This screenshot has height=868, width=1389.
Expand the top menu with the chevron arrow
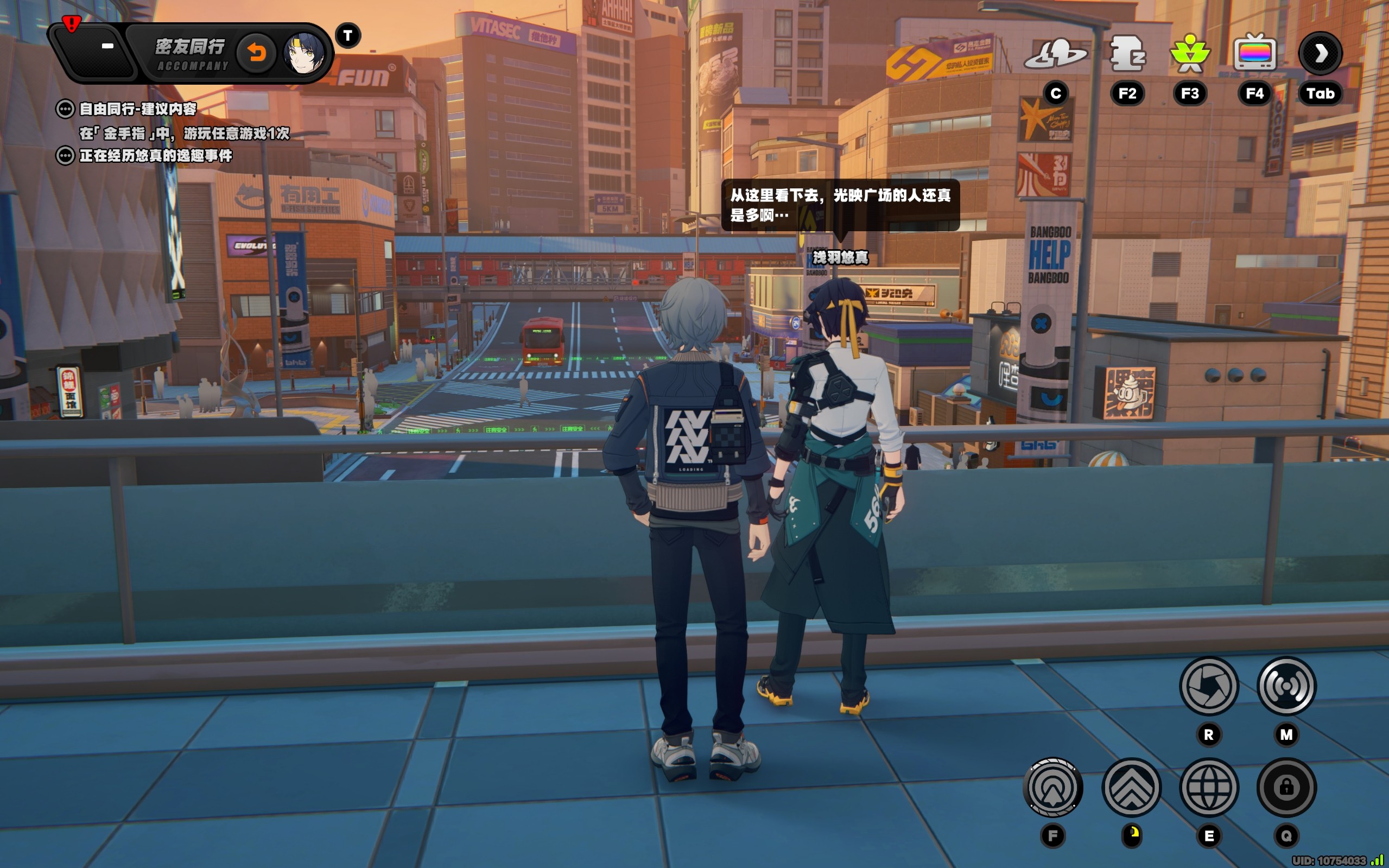click(x=1320, y=53)
